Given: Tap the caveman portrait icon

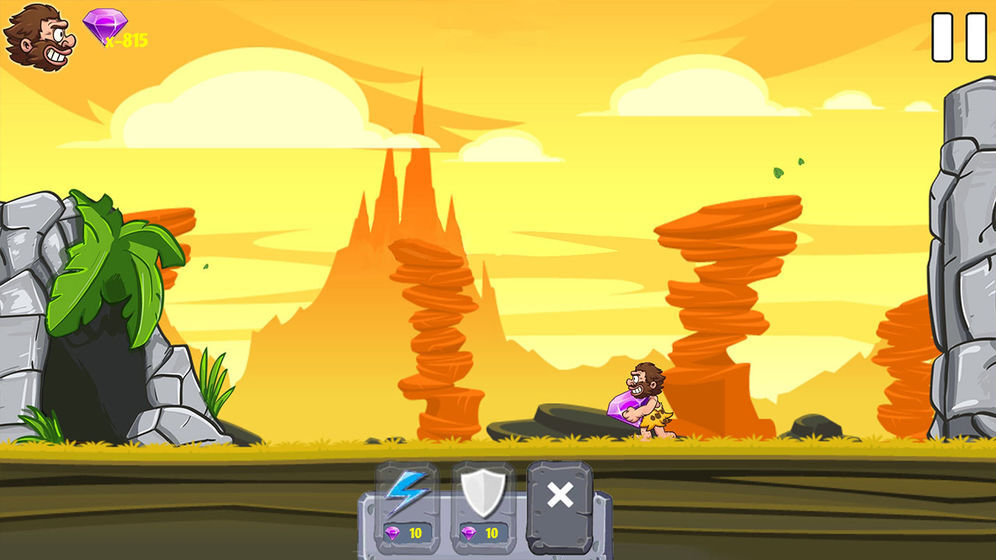Looking at the screenshot, I should (39, 36).
